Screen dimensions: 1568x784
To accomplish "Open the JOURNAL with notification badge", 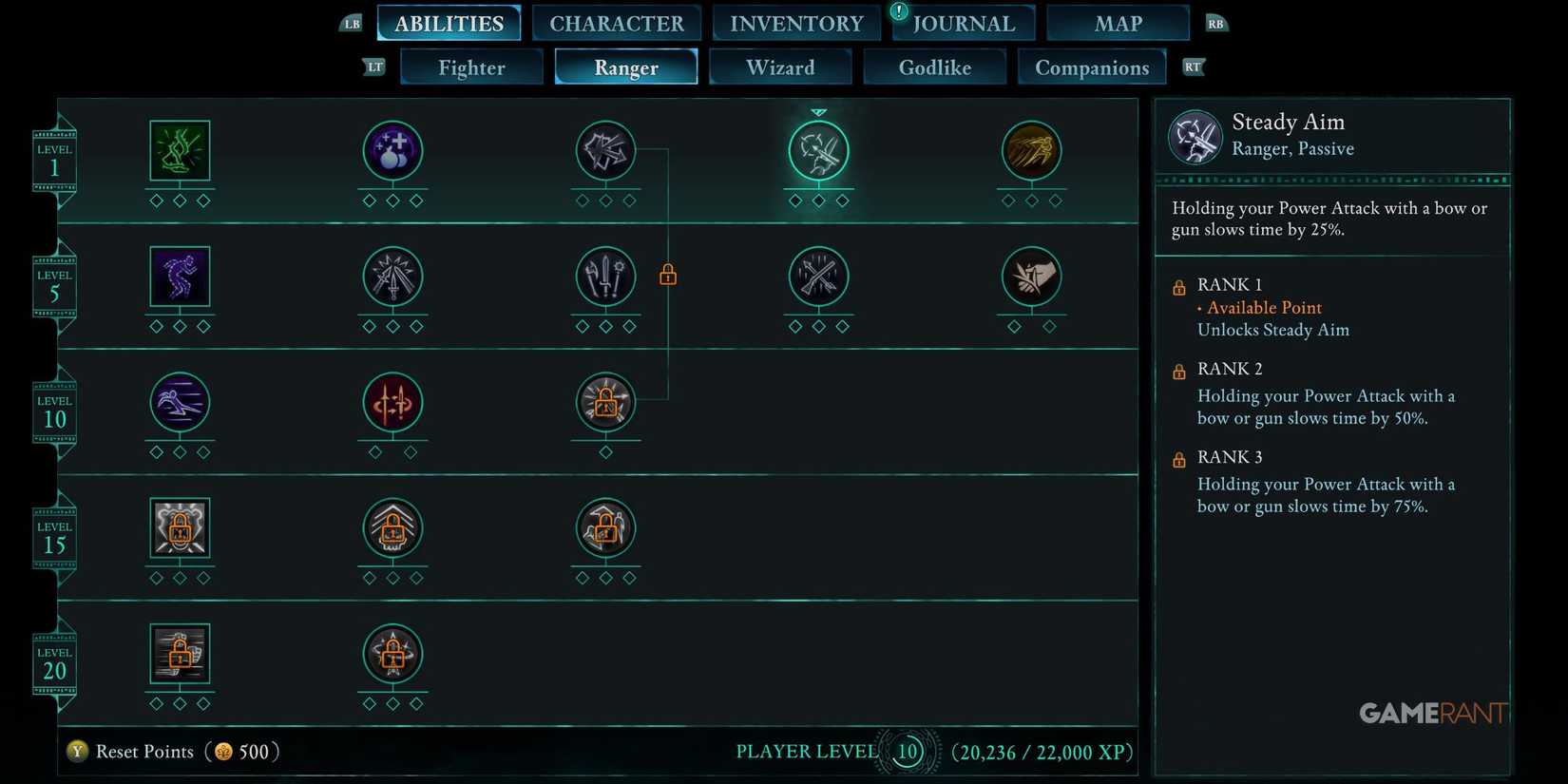I will tap(964, 23).
